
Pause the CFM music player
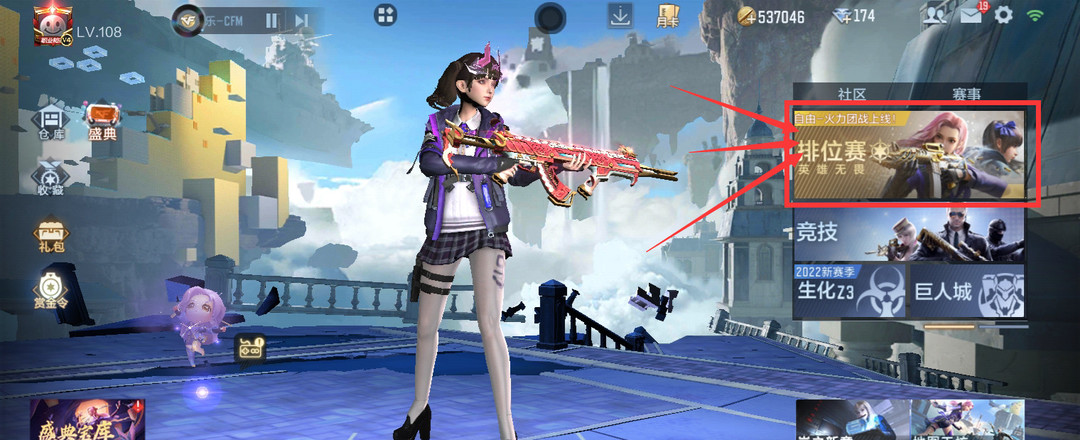pos(272,20)
